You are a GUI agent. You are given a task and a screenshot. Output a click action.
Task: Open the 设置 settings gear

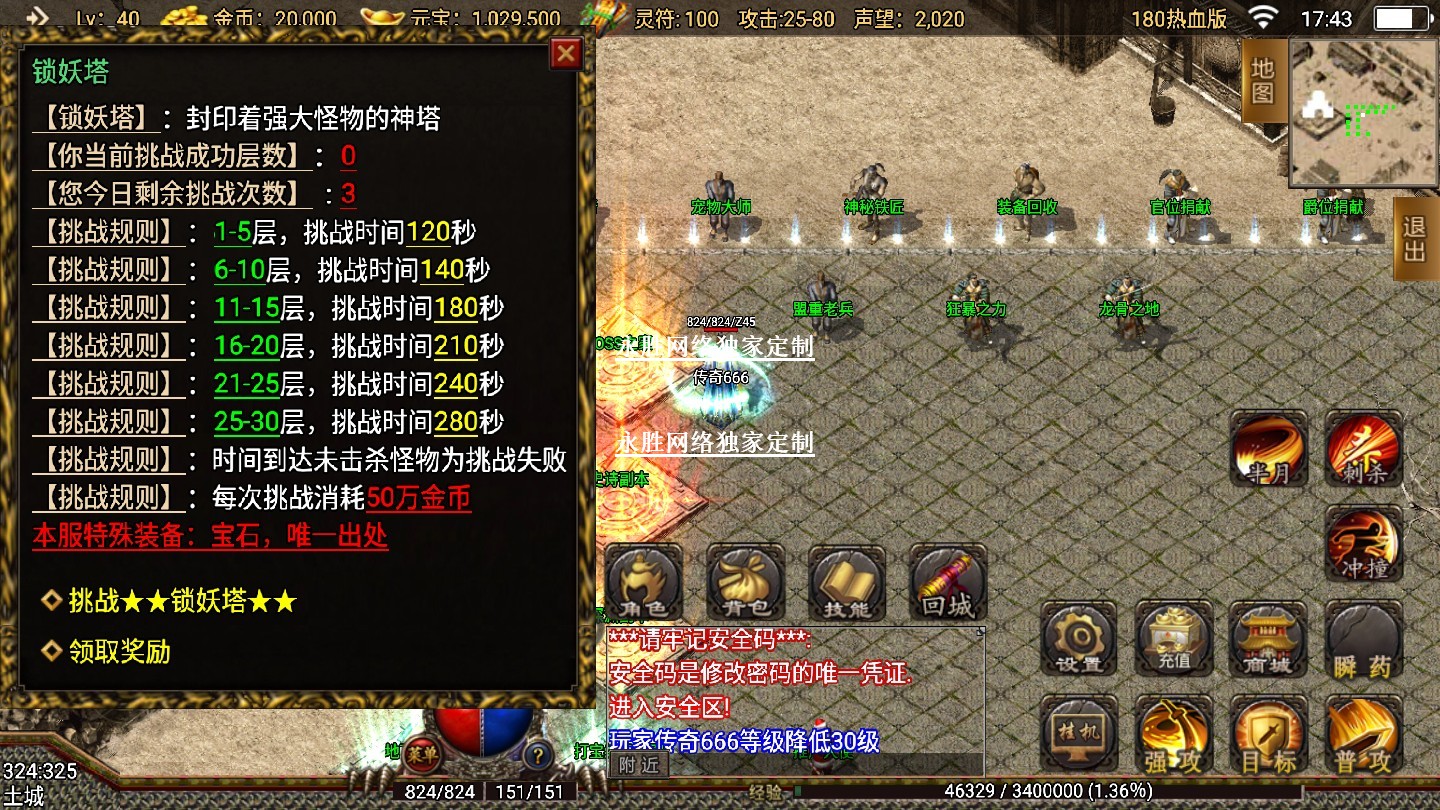pos(1078,639)
